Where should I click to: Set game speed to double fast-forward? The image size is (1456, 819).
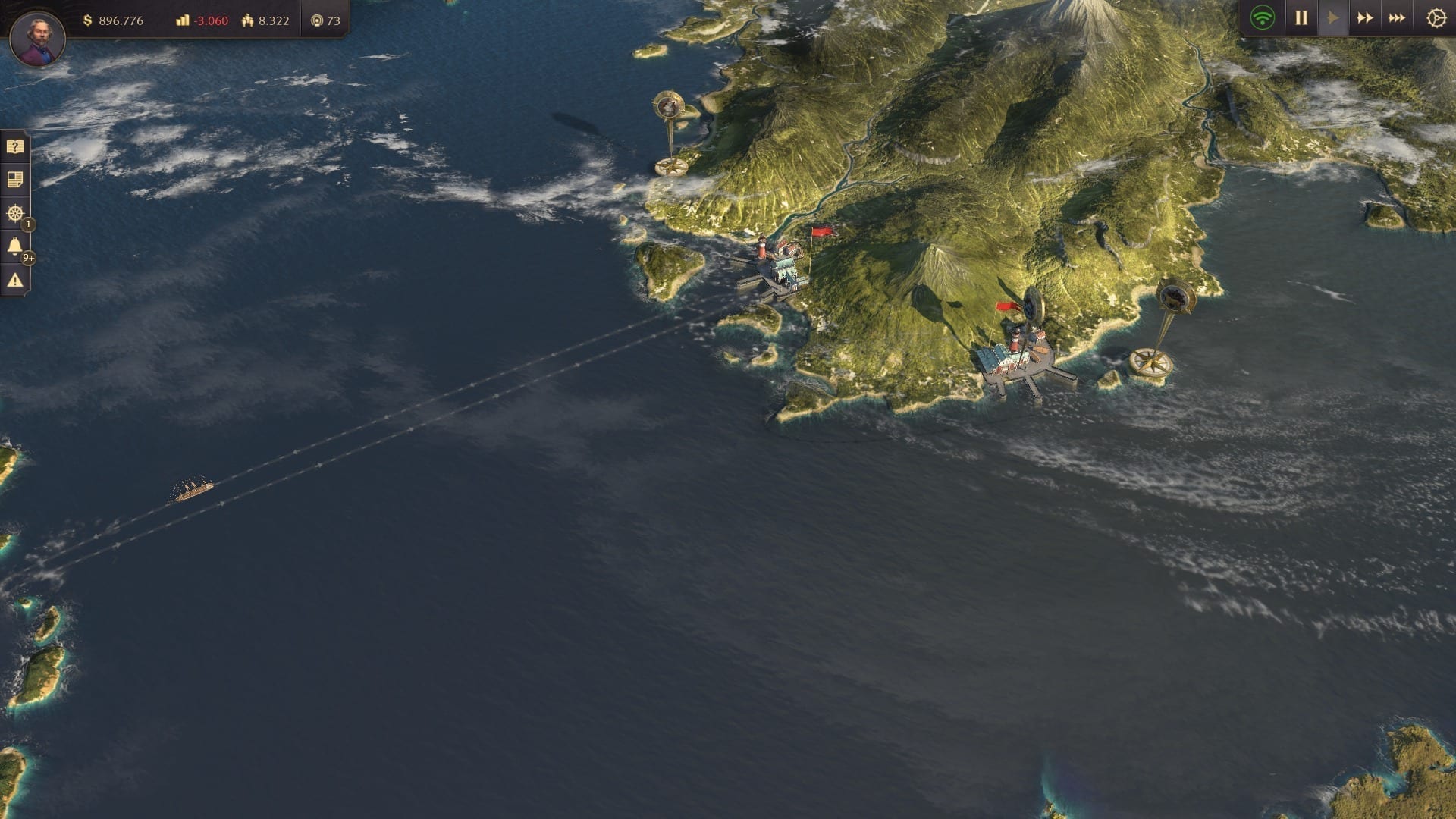[1365, 18]
